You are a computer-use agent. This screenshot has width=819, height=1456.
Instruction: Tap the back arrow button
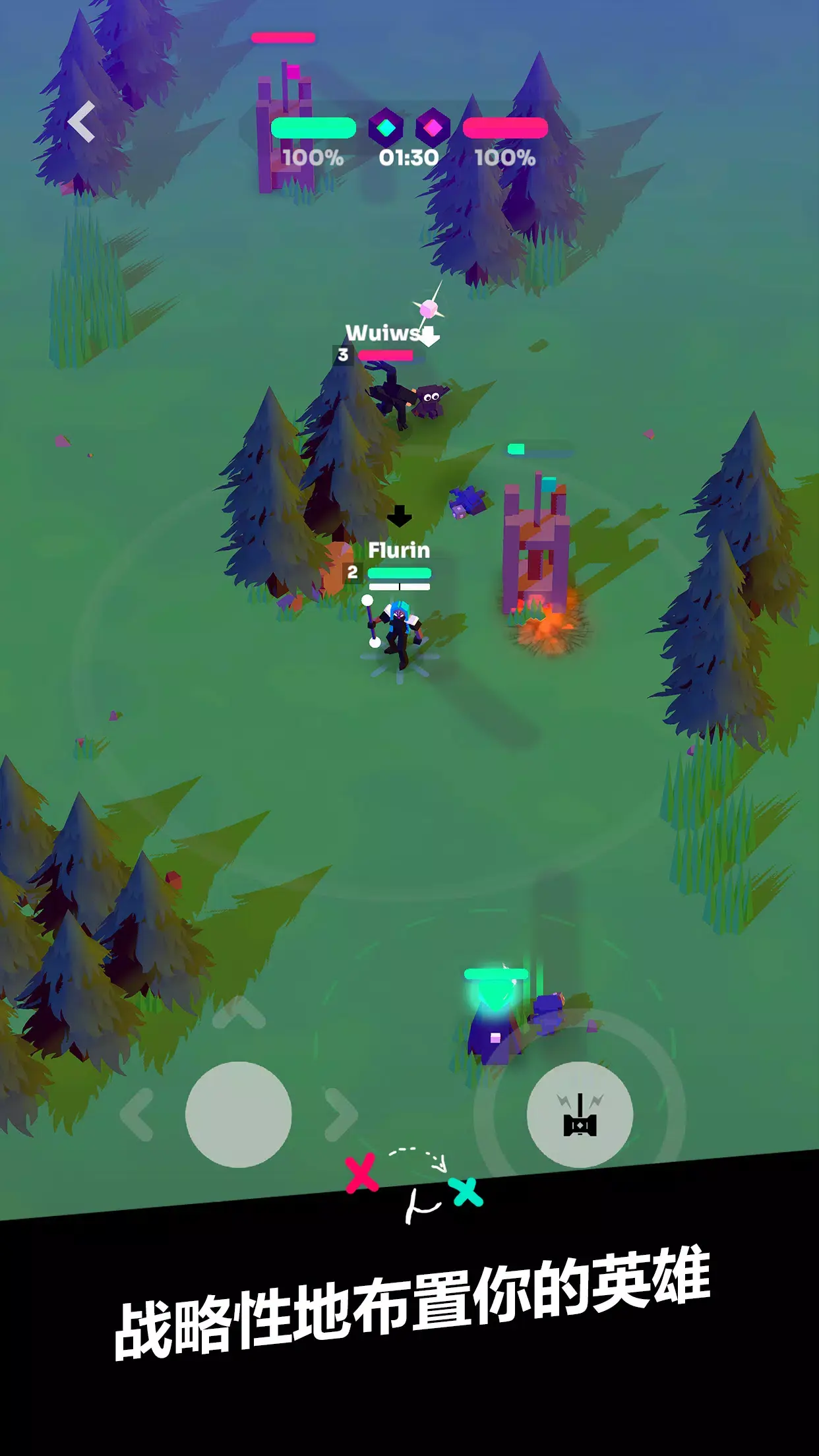point(82,123)
